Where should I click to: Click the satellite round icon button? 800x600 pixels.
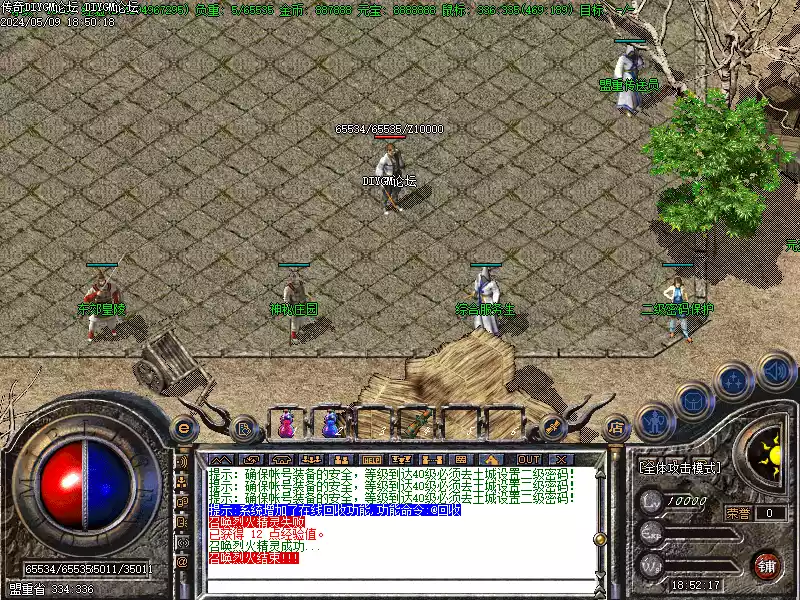click(x=553, y=428)
